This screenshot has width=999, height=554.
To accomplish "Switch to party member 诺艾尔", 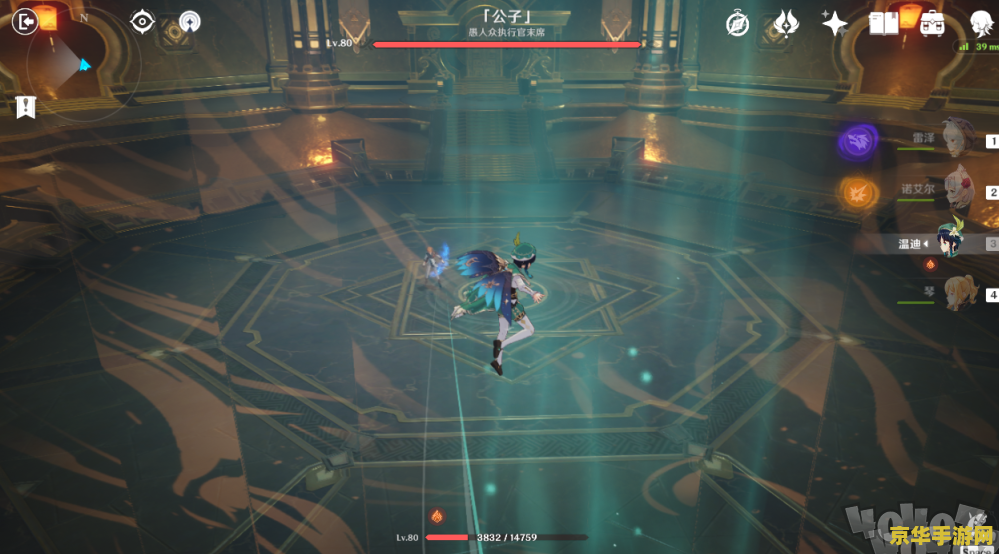I will (955, 191).
